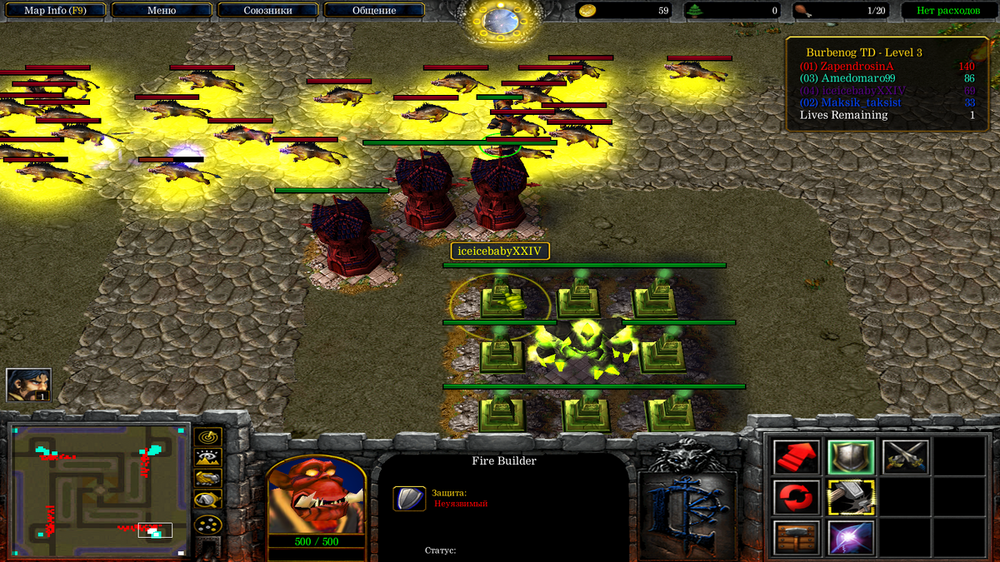Select the idle worker portrait icon
The image size is (1000, 562).
(28, 384)
